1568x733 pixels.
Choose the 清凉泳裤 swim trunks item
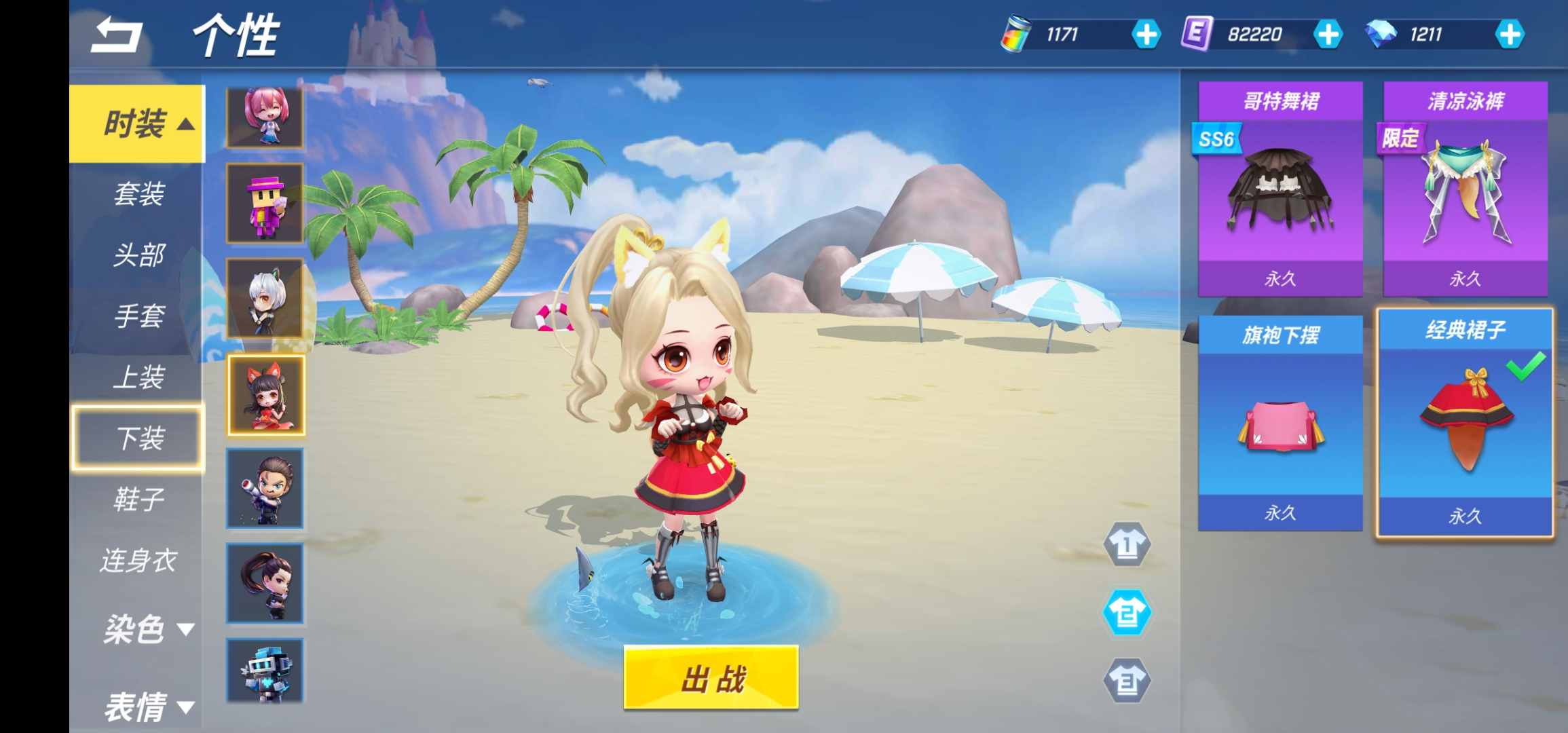1465,189
